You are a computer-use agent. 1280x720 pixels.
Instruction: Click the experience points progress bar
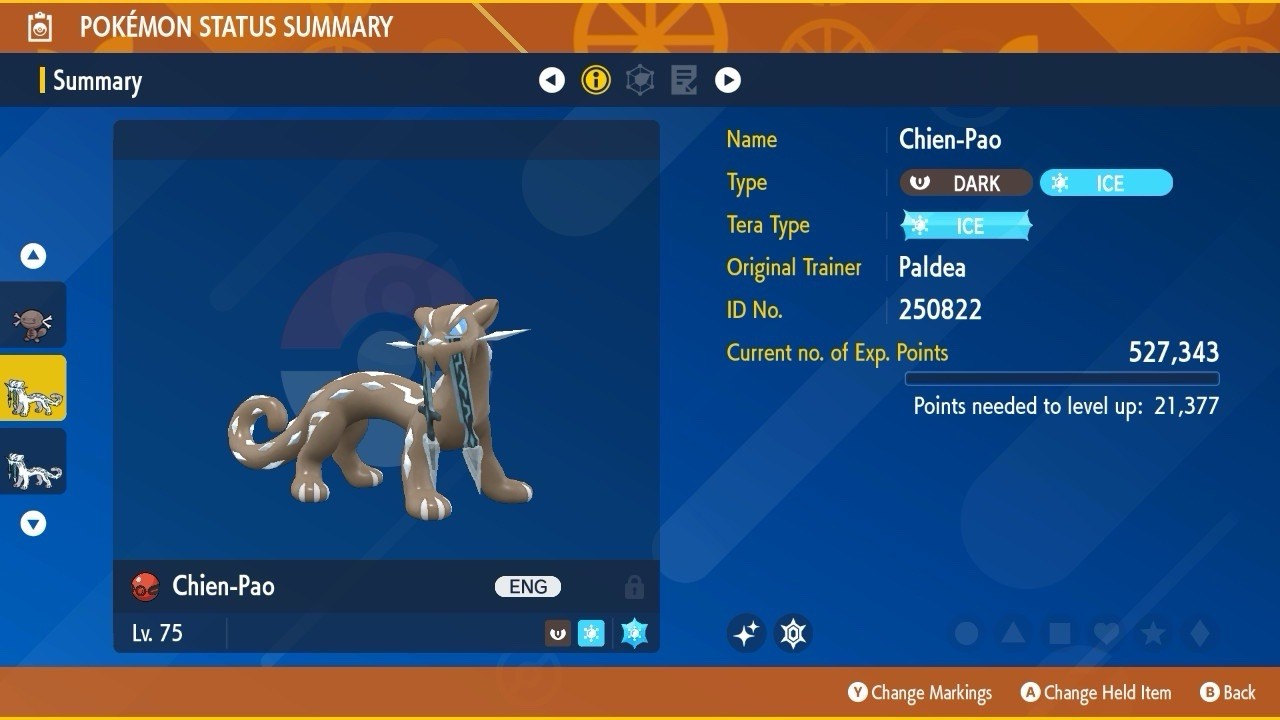1062,378
